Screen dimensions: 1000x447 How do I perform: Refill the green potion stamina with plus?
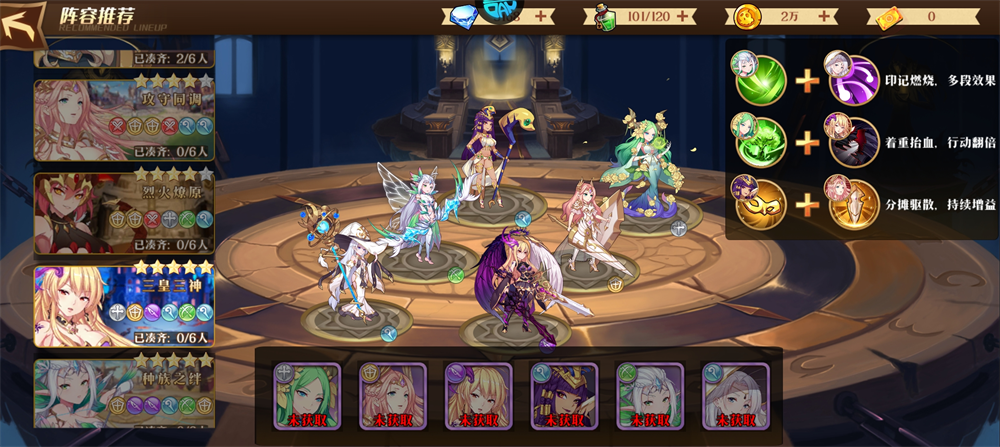(685, 16)
